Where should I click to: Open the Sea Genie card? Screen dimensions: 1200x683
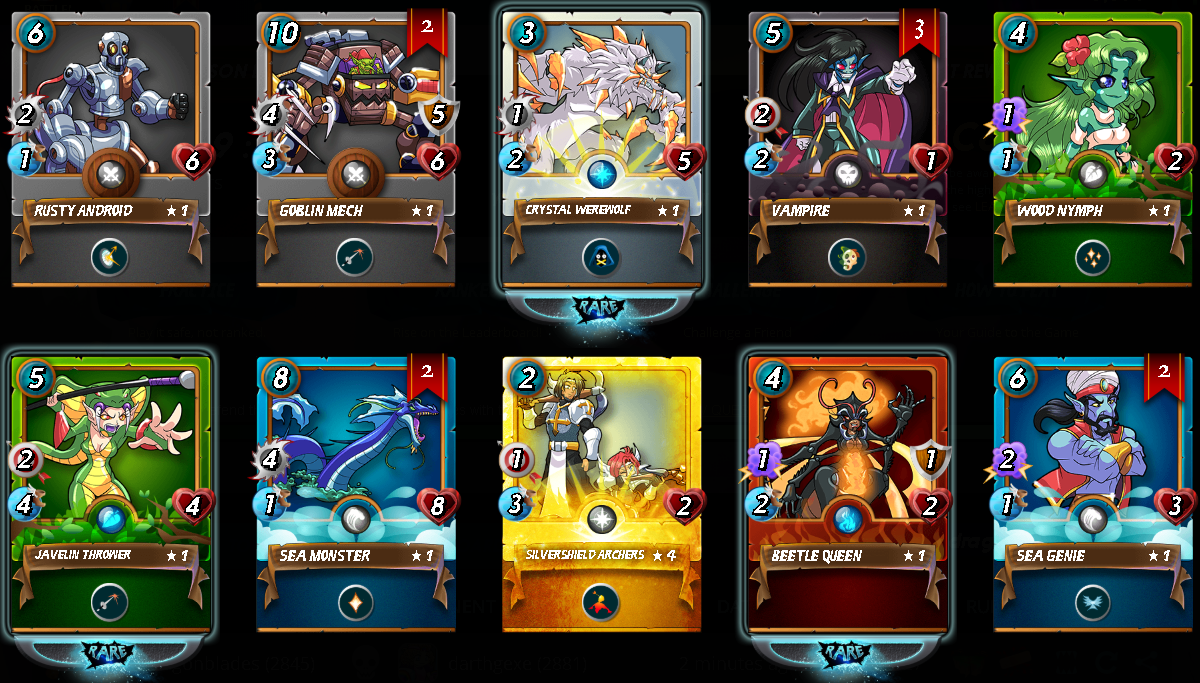tap(1092, 493)
